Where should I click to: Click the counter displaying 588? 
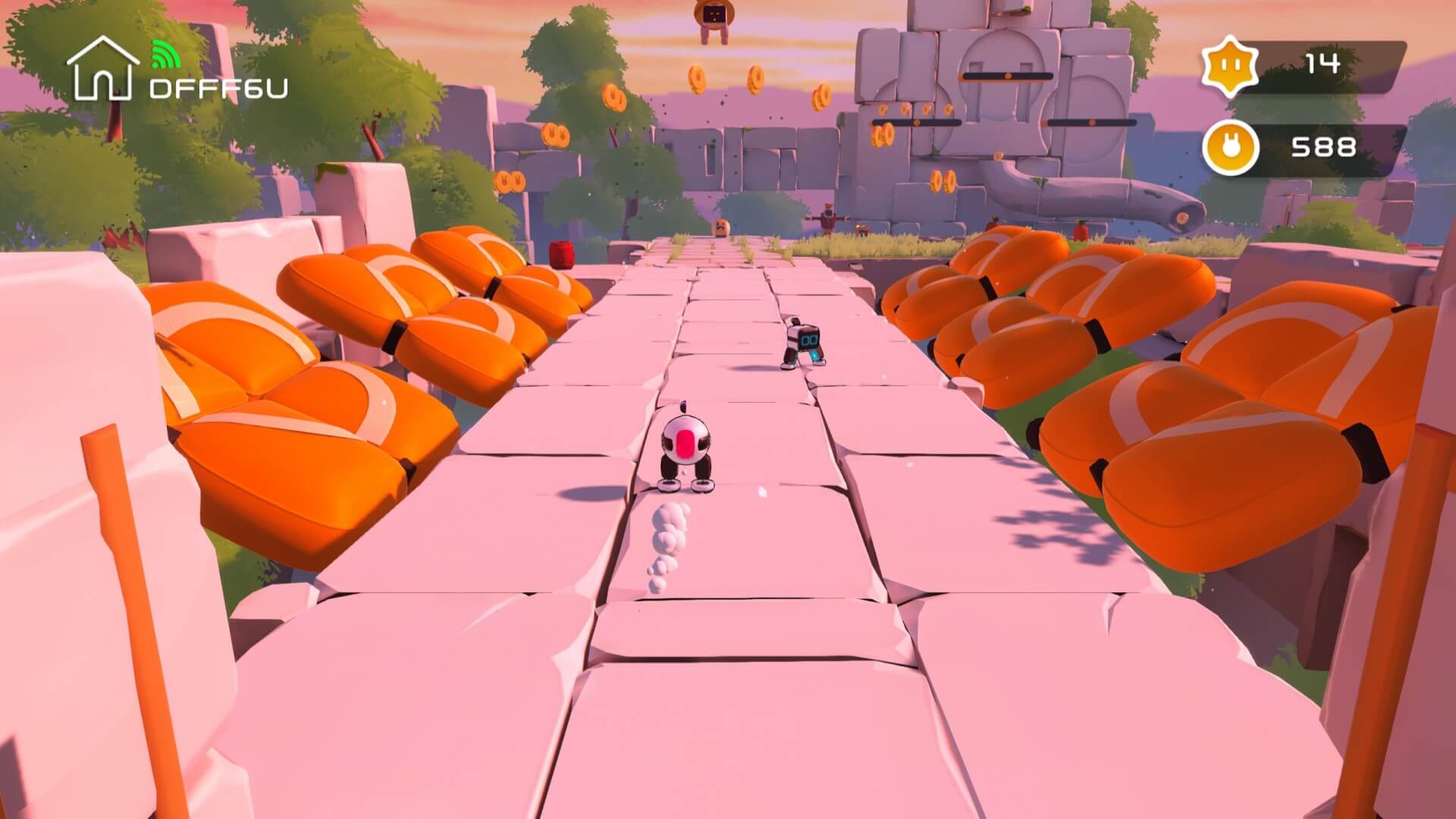[1324, 146]
